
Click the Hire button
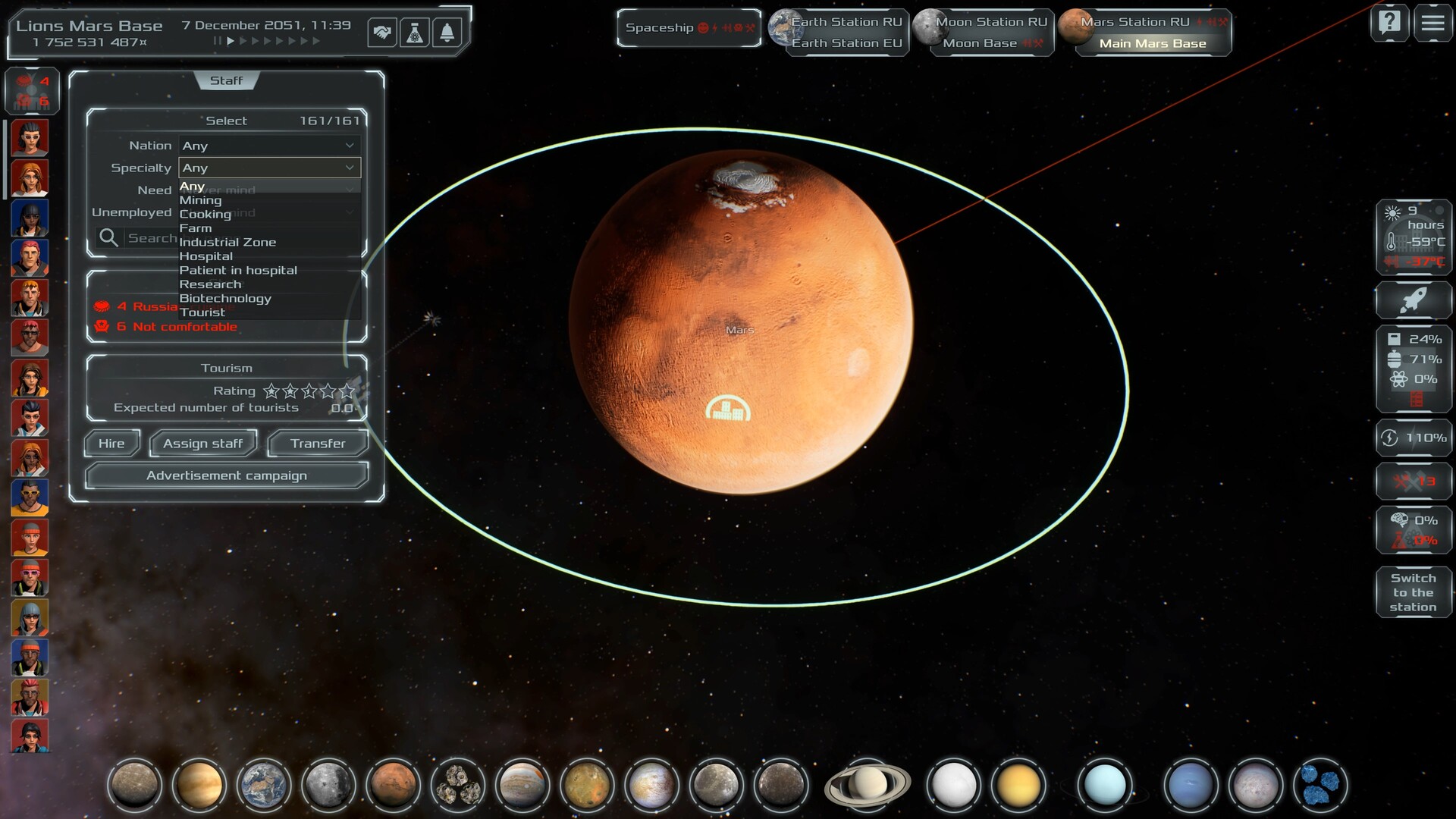click(111, 444)
